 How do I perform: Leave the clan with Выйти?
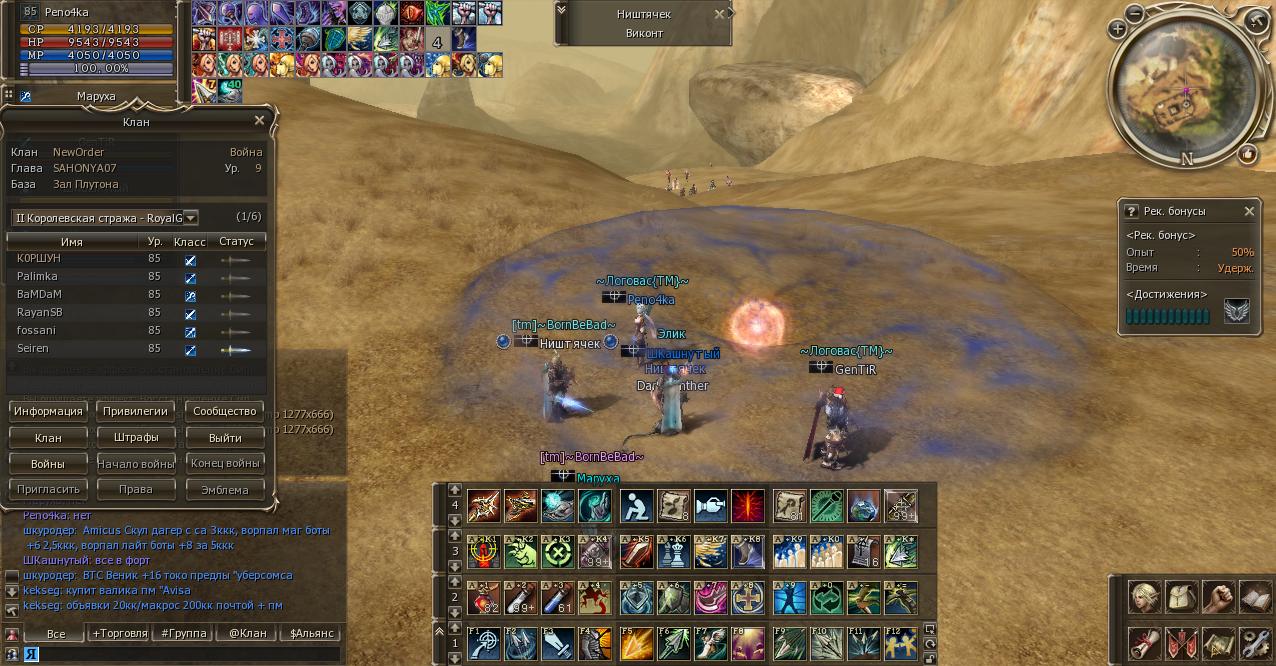(225, 437)
